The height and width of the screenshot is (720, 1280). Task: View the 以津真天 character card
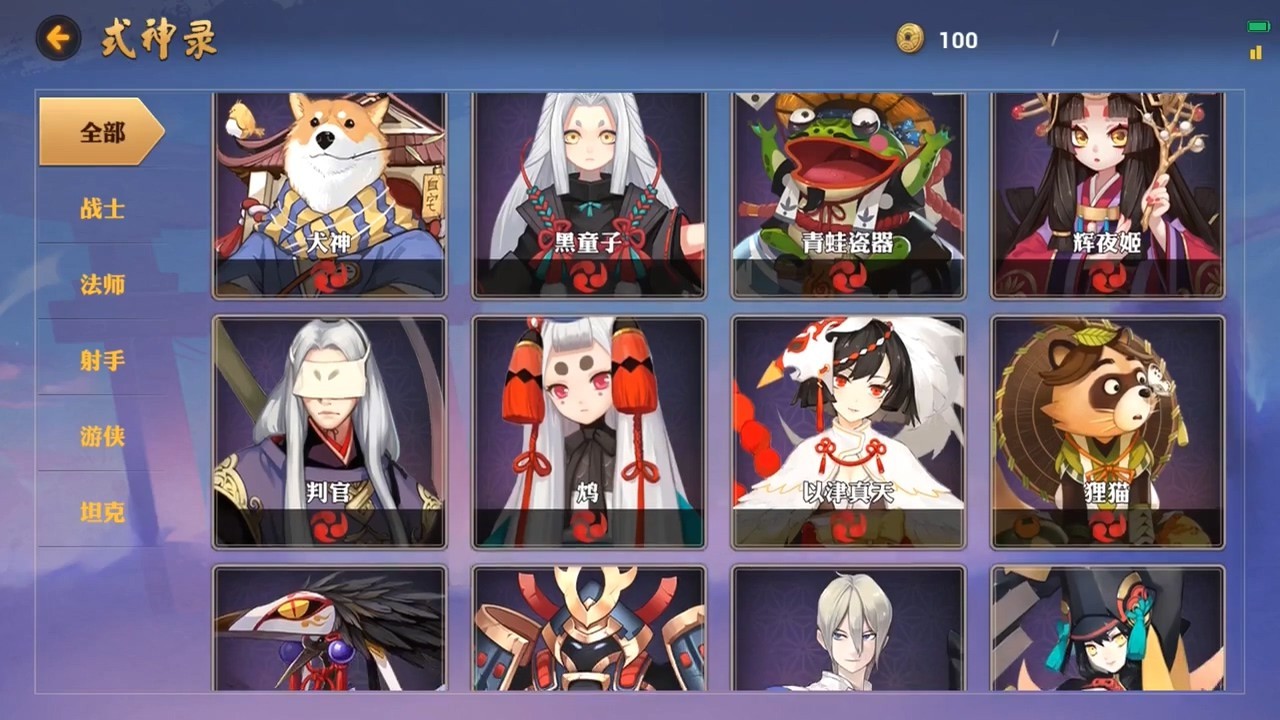(x=848, y=432)
